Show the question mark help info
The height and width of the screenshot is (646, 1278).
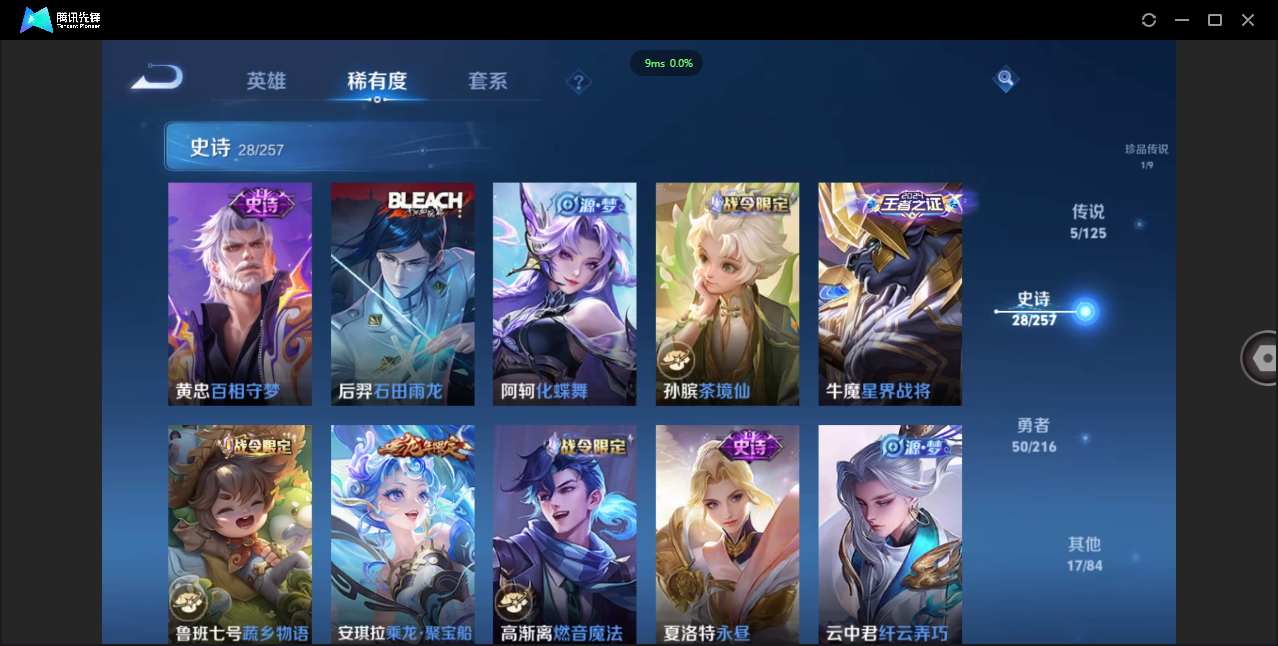coord(578,82)
